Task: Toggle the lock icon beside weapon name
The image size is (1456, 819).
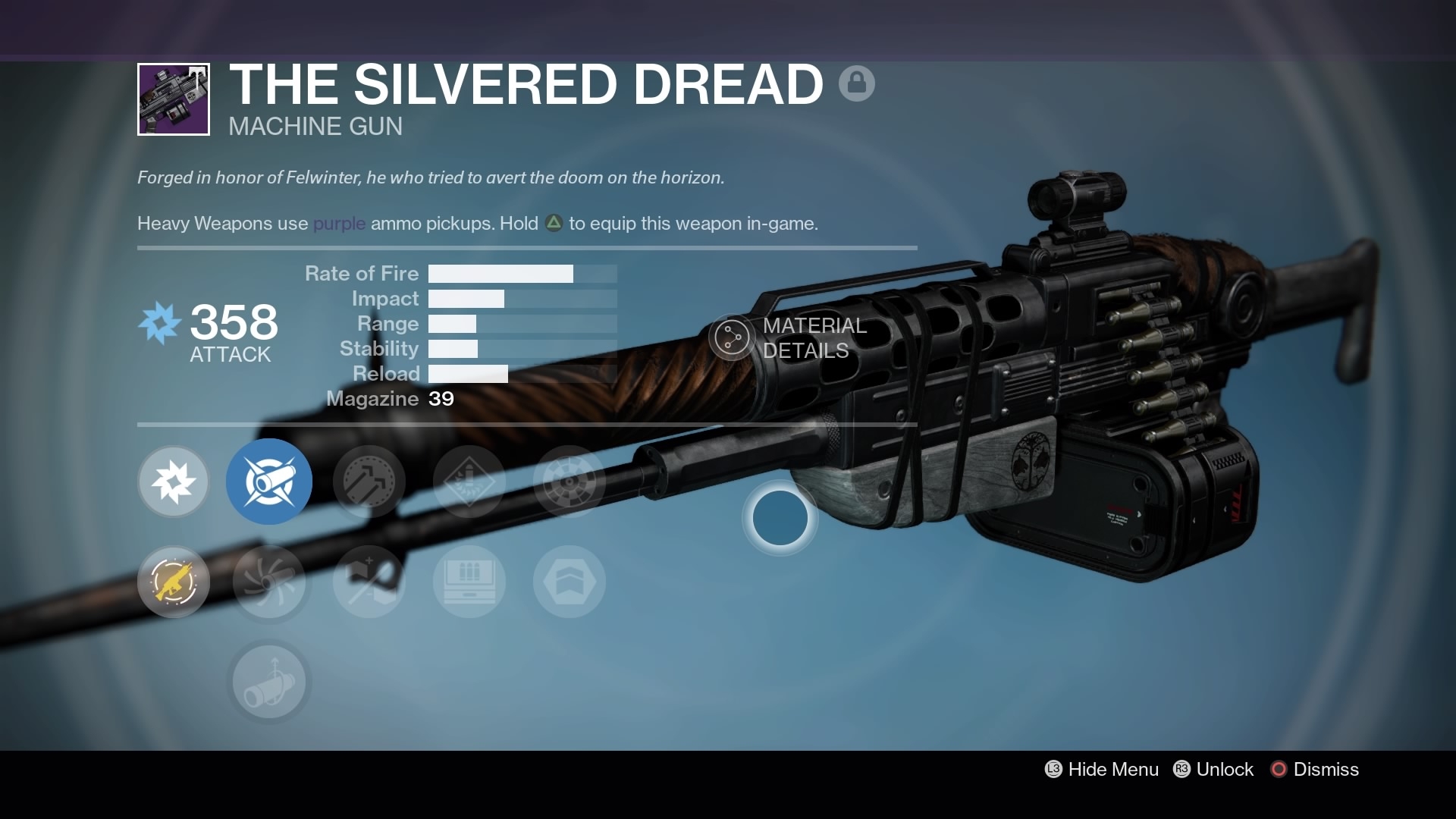Action: coord(857,83)
